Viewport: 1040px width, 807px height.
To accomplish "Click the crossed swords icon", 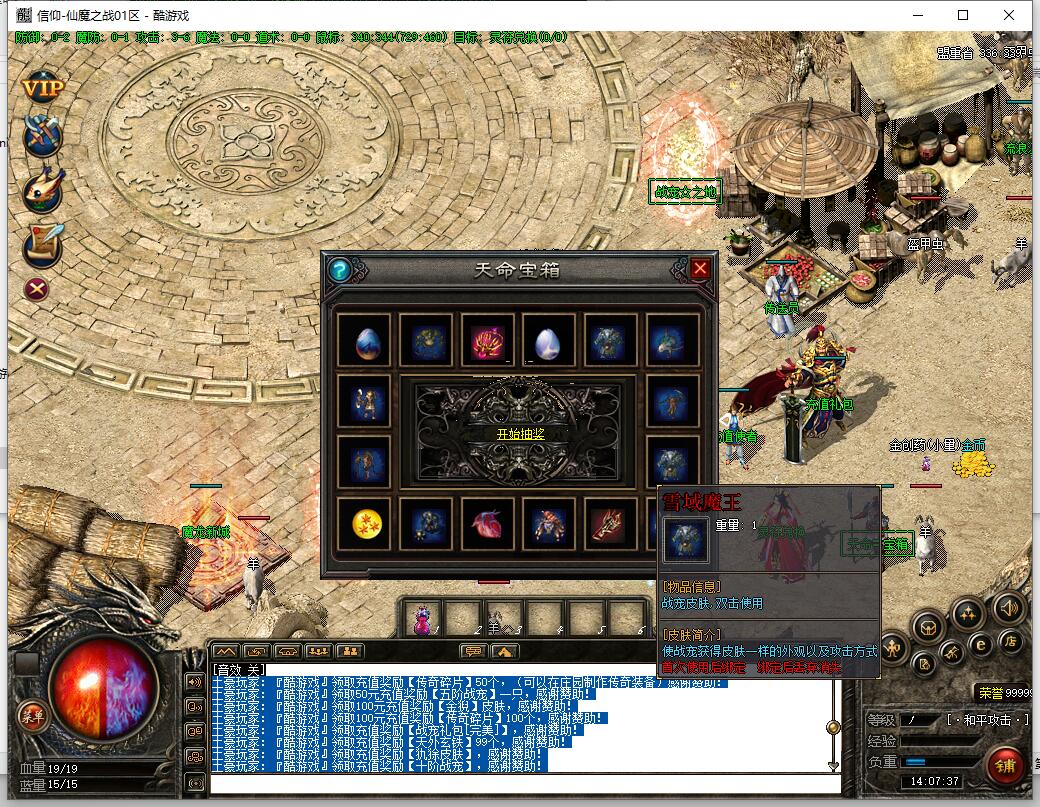I will pyautogui.click(x=42, y=134).
